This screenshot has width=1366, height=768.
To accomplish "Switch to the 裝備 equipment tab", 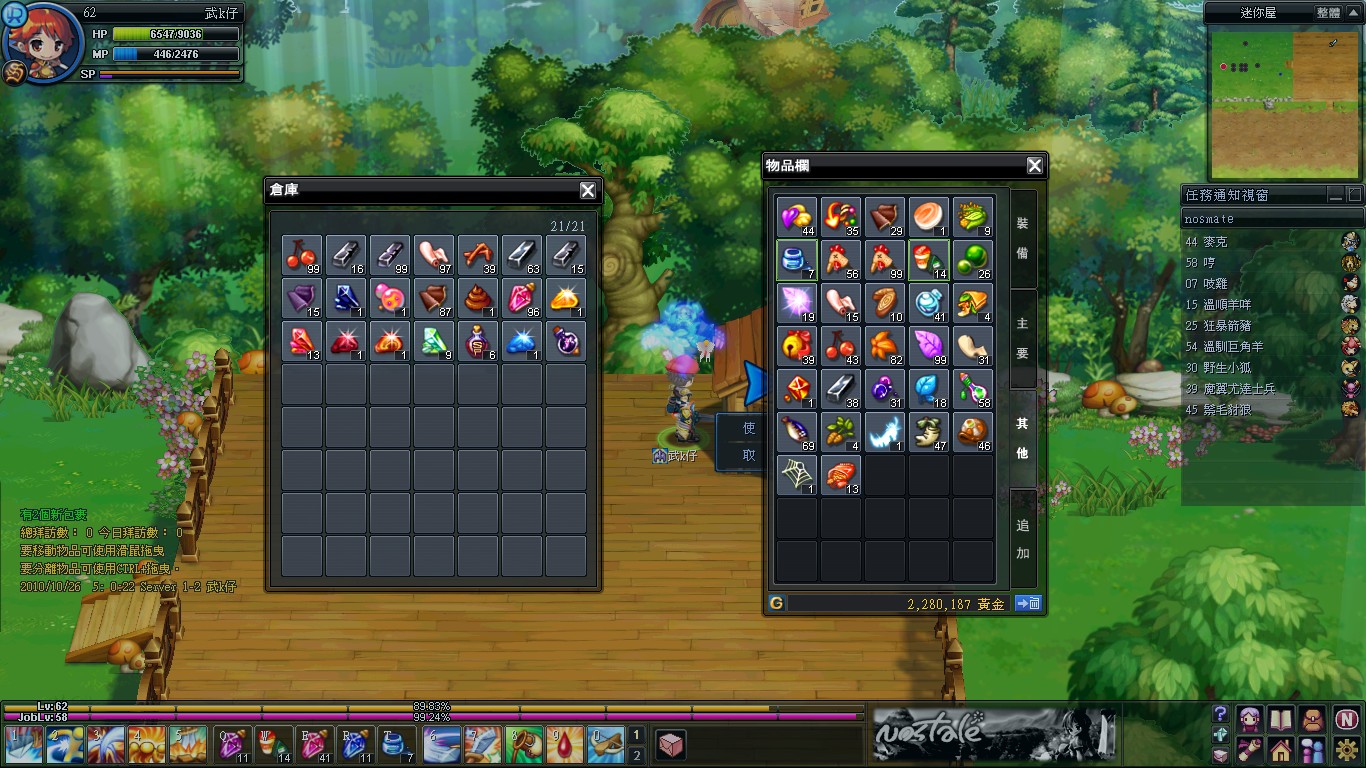I will tap(1022, 238).
